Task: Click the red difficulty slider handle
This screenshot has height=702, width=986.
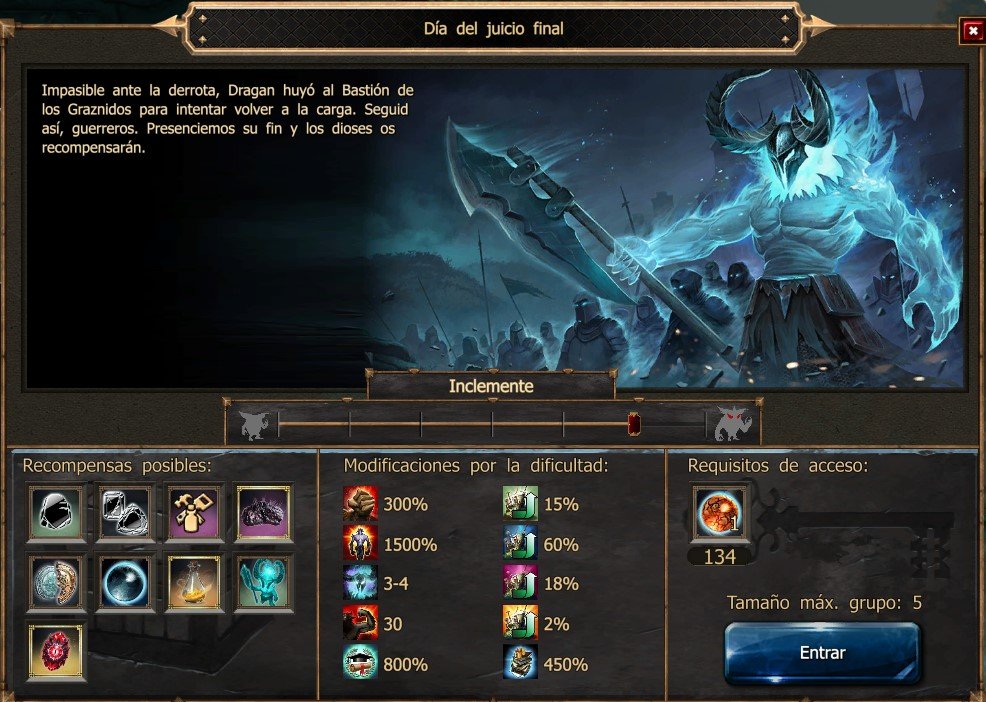Action: pos(633,424)
